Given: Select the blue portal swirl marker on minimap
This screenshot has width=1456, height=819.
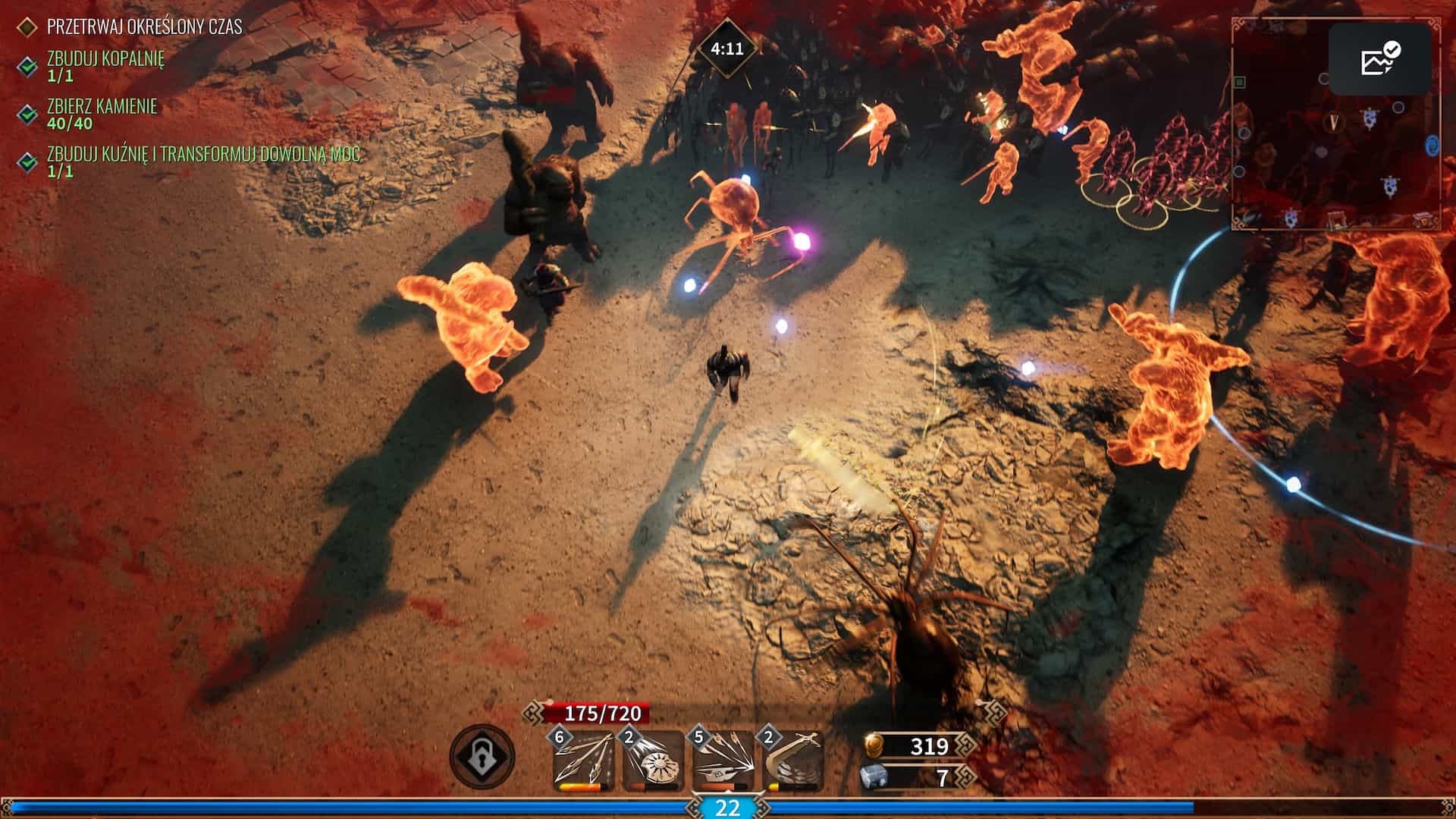Looking at the screenshot, I should (x=1432, y=144).
